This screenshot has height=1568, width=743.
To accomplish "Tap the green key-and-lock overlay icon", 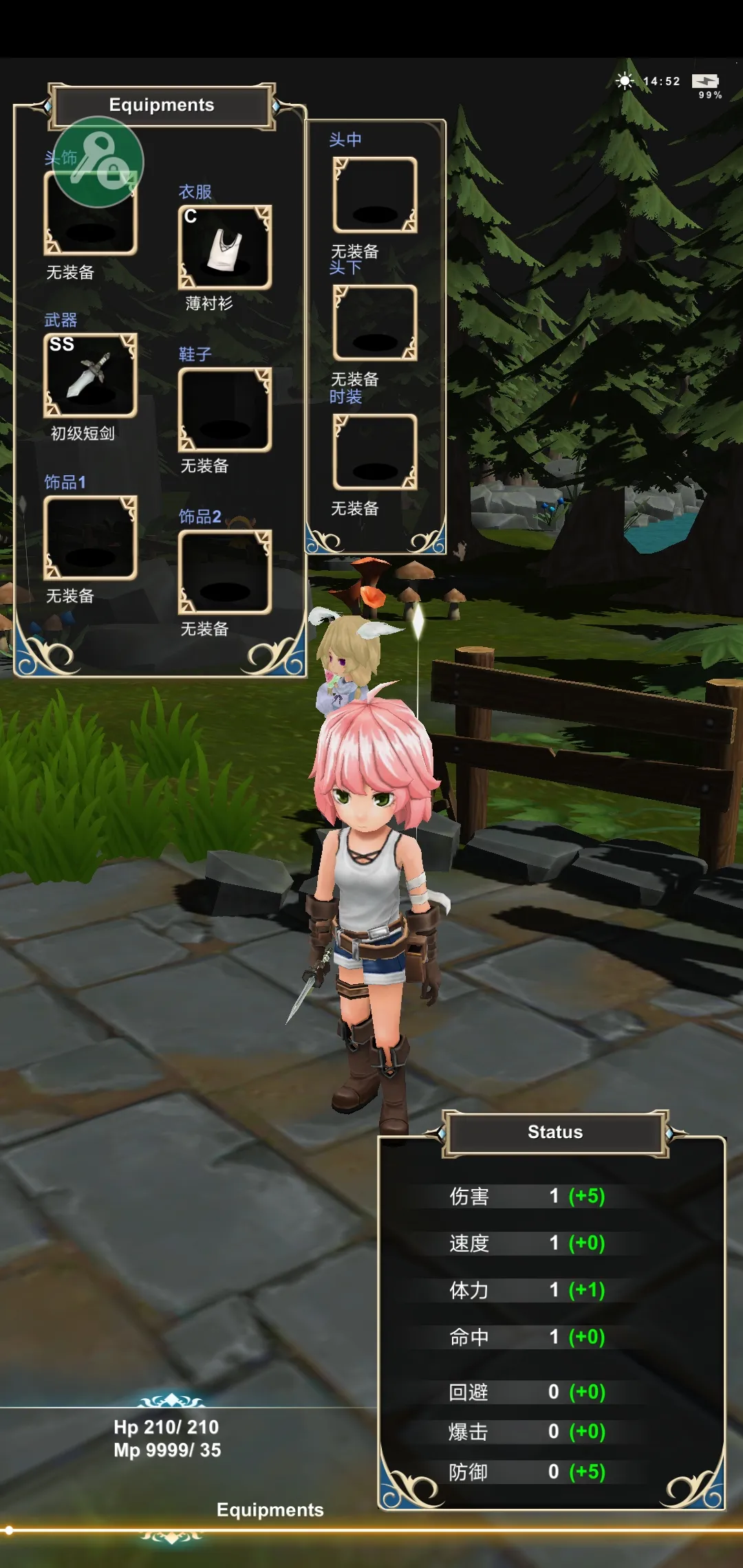I will (x=98, y=162).
